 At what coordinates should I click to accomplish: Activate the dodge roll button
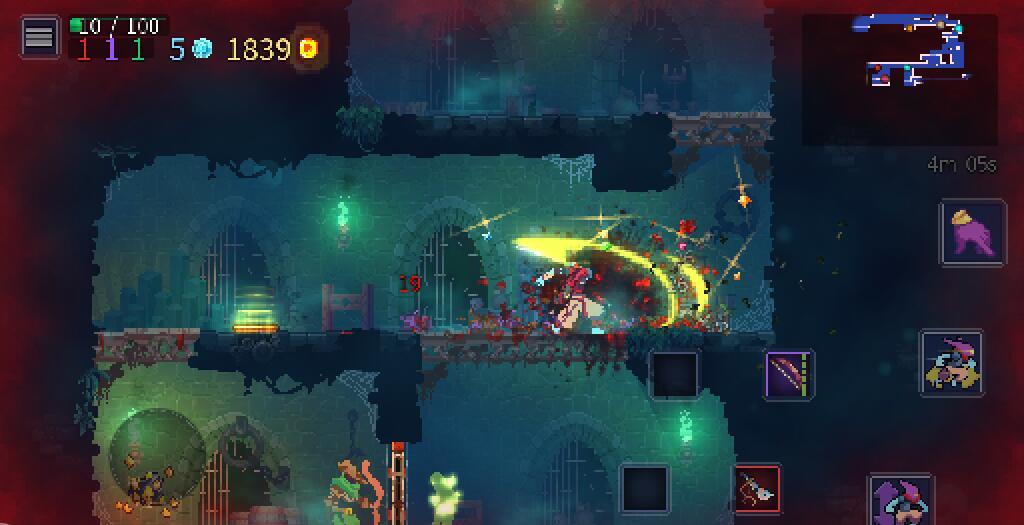point(951,363)
